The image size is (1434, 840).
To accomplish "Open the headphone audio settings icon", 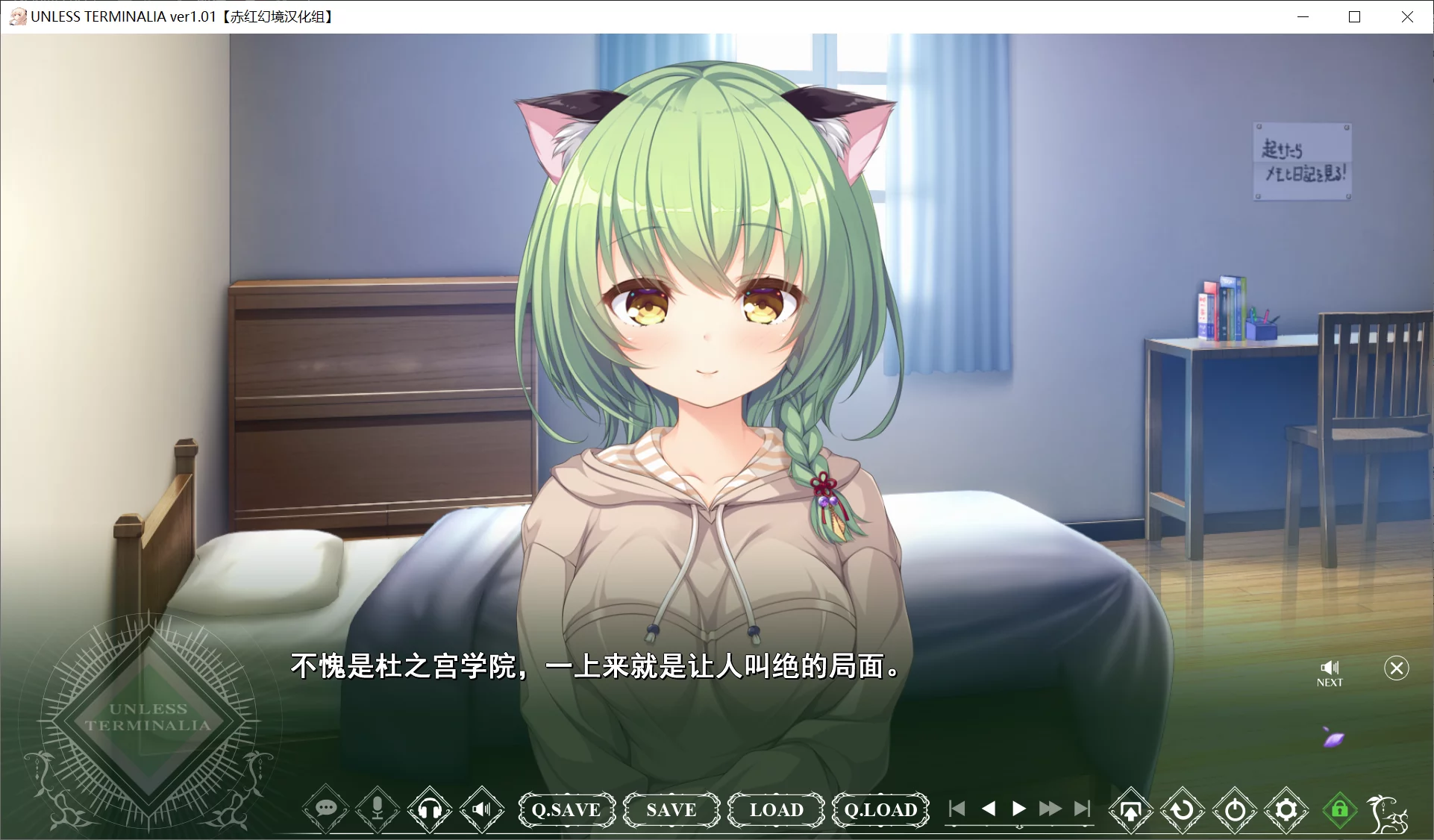I will click(430, 810).
